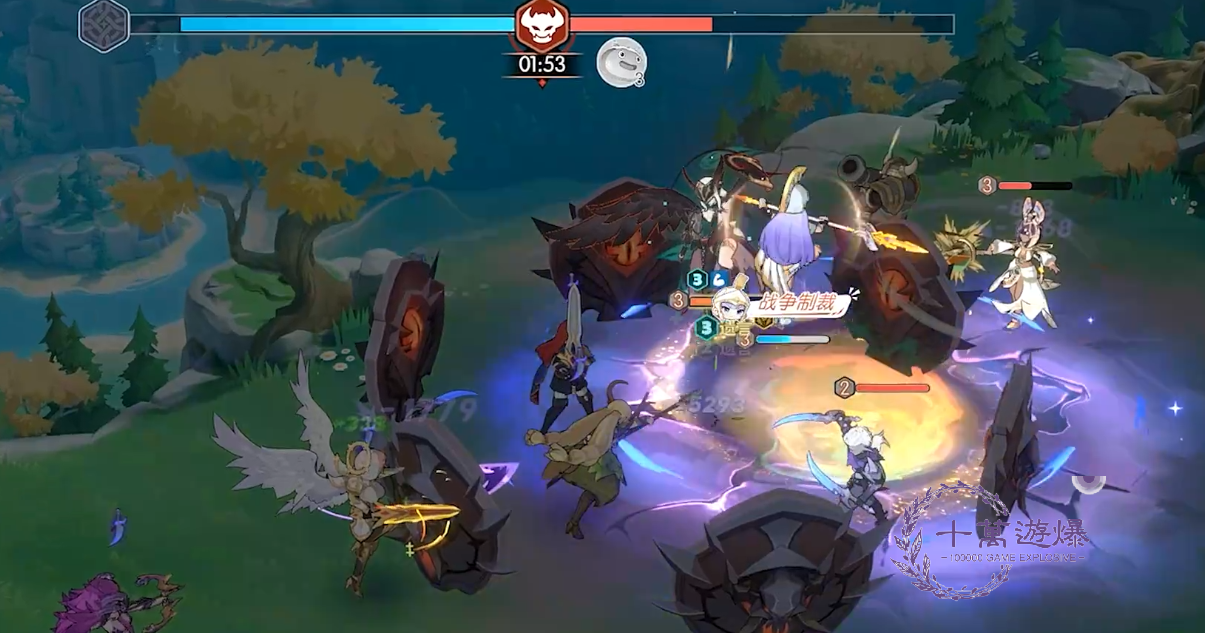This screenshot has height=633, width=1205.
Task: Select the red demon boss emblem
Action: click(541, 25)
